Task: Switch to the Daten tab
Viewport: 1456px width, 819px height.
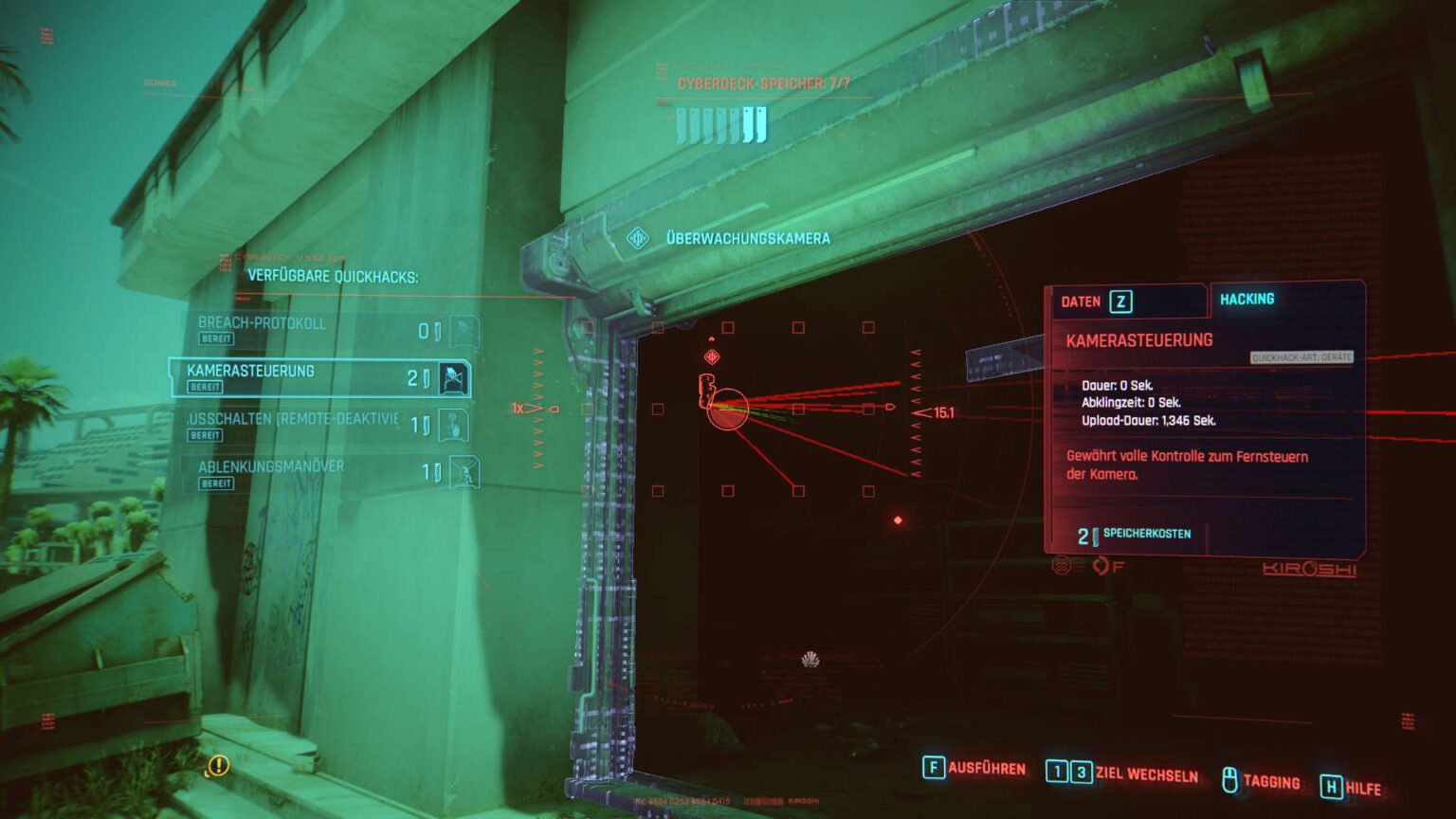Action: coord(1095,301)
